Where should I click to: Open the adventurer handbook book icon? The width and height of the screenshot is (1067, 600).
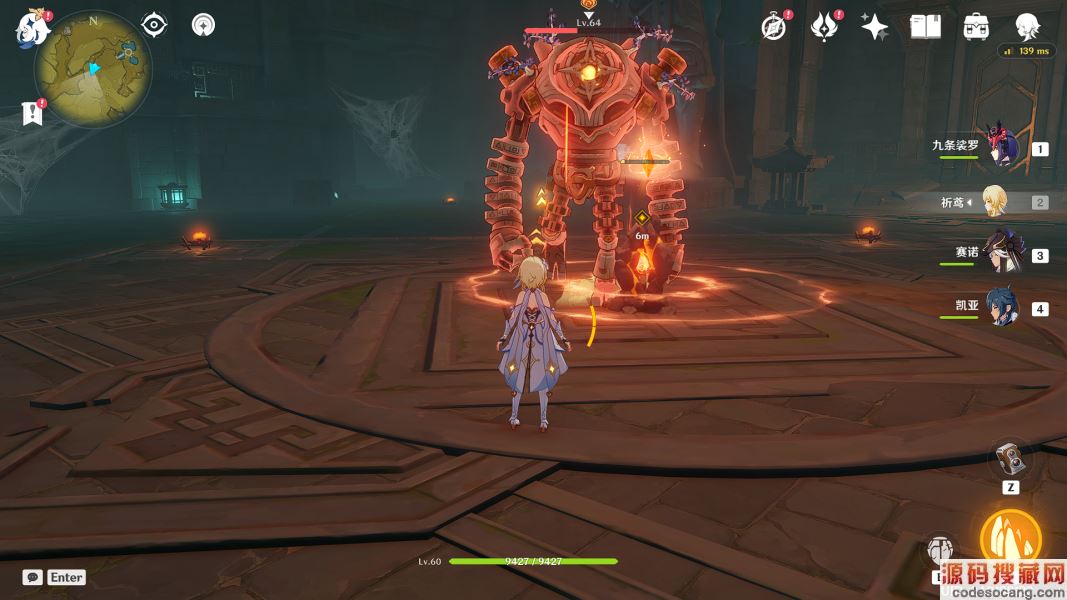pos(926,27)
